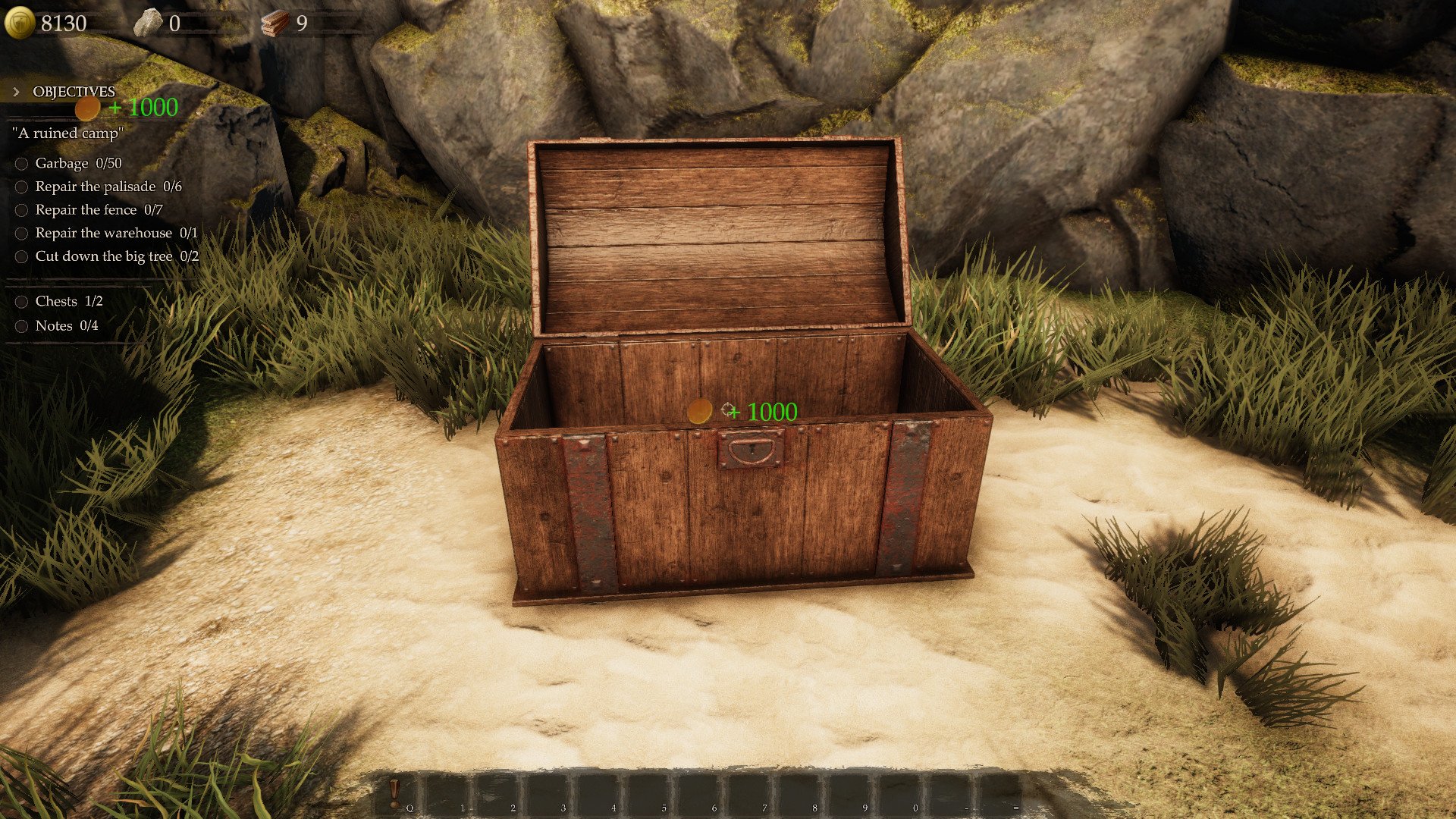Viewport: 1456px width, 819px height.
Task: Click the Repair the warehouse objective
Action: point(116,234)
